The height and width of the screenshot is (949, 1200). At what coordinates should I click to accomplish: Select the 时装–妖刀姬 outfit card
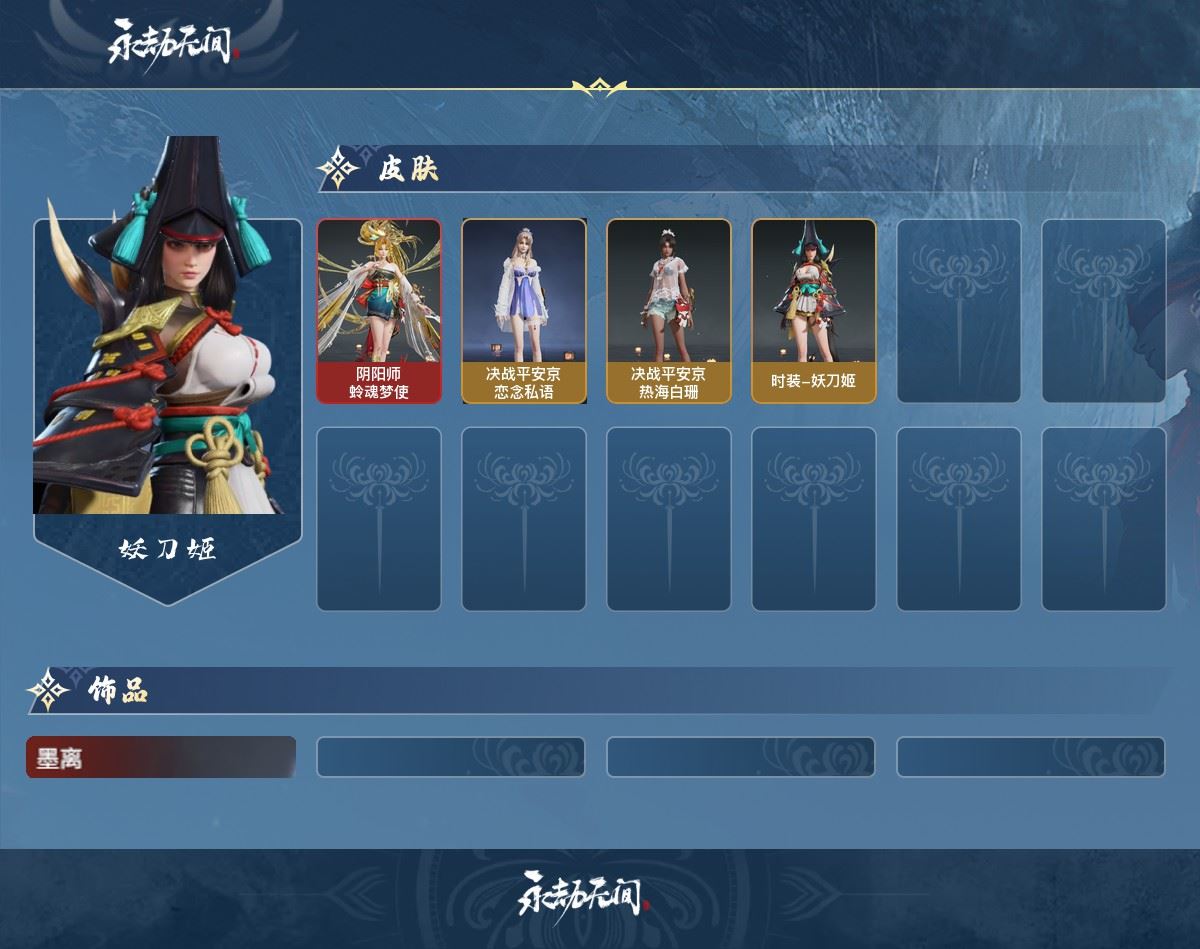814,311
